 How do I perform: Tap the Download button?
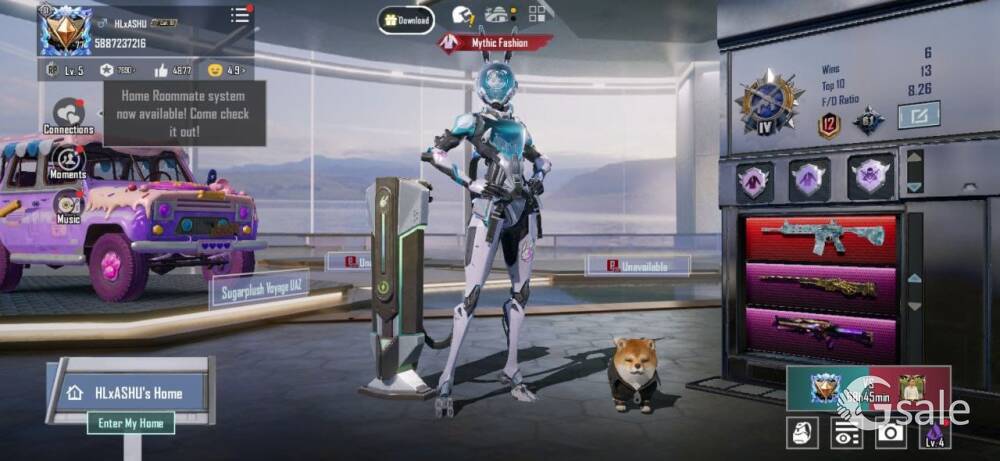[406, 20]
